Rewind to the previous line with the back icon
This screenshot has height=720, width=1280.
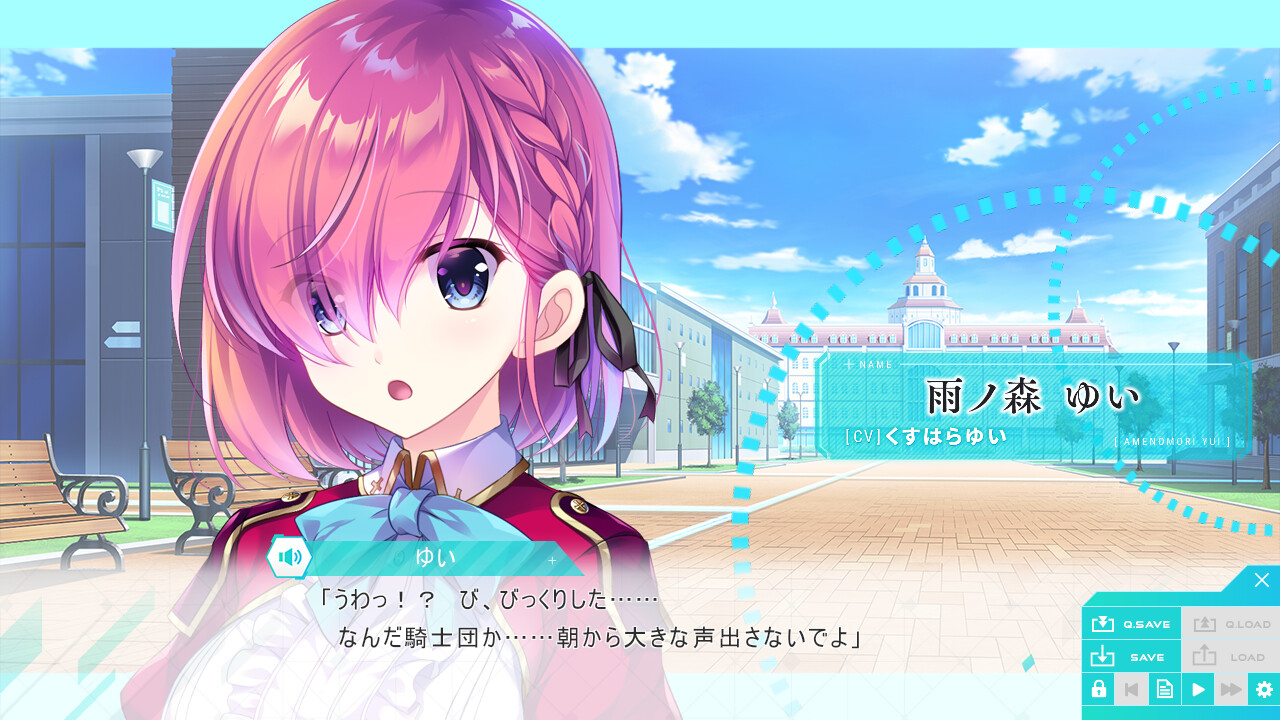[x=1131, y=689]
